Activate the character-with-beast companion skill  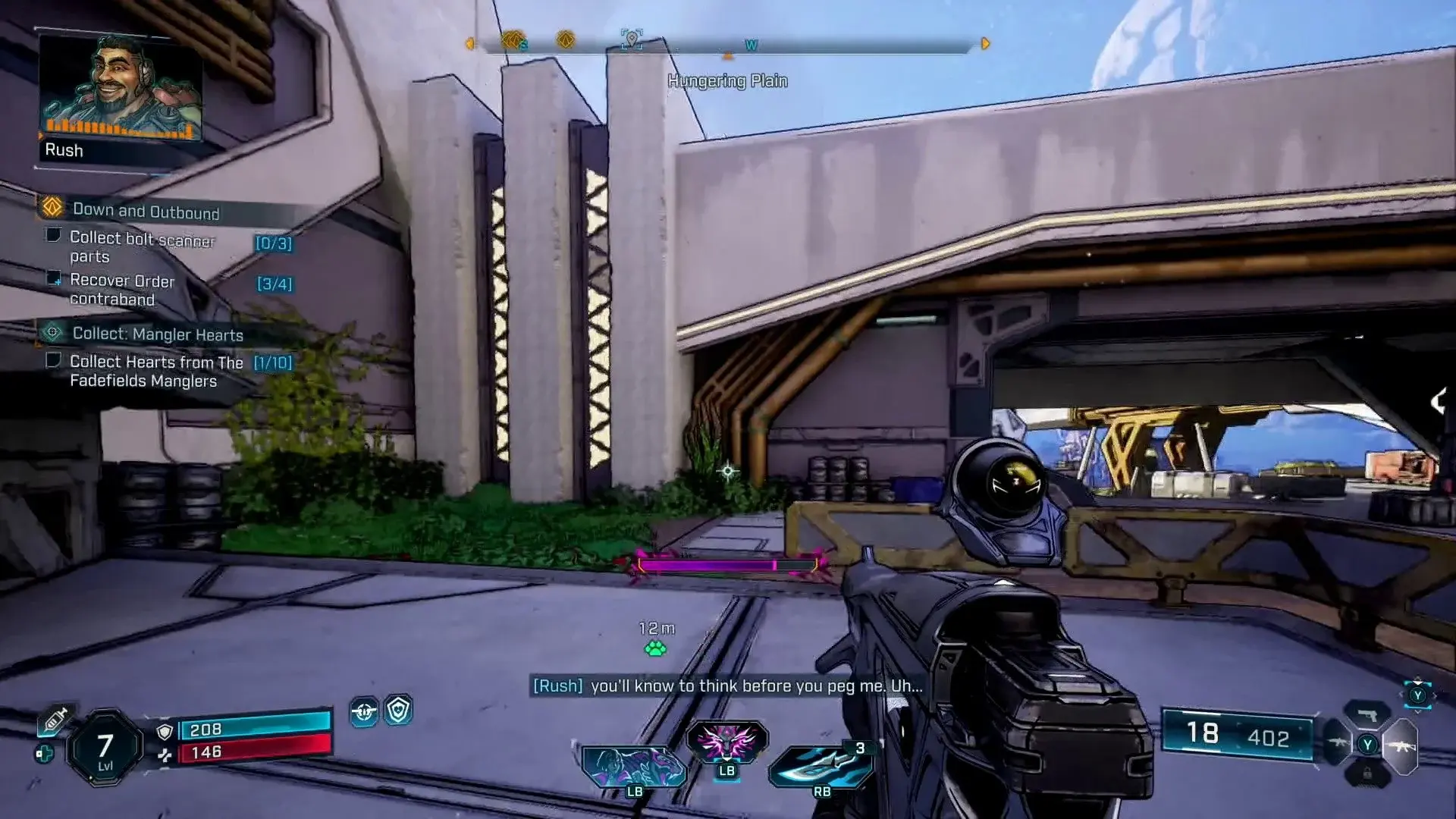tap(633, 766)
